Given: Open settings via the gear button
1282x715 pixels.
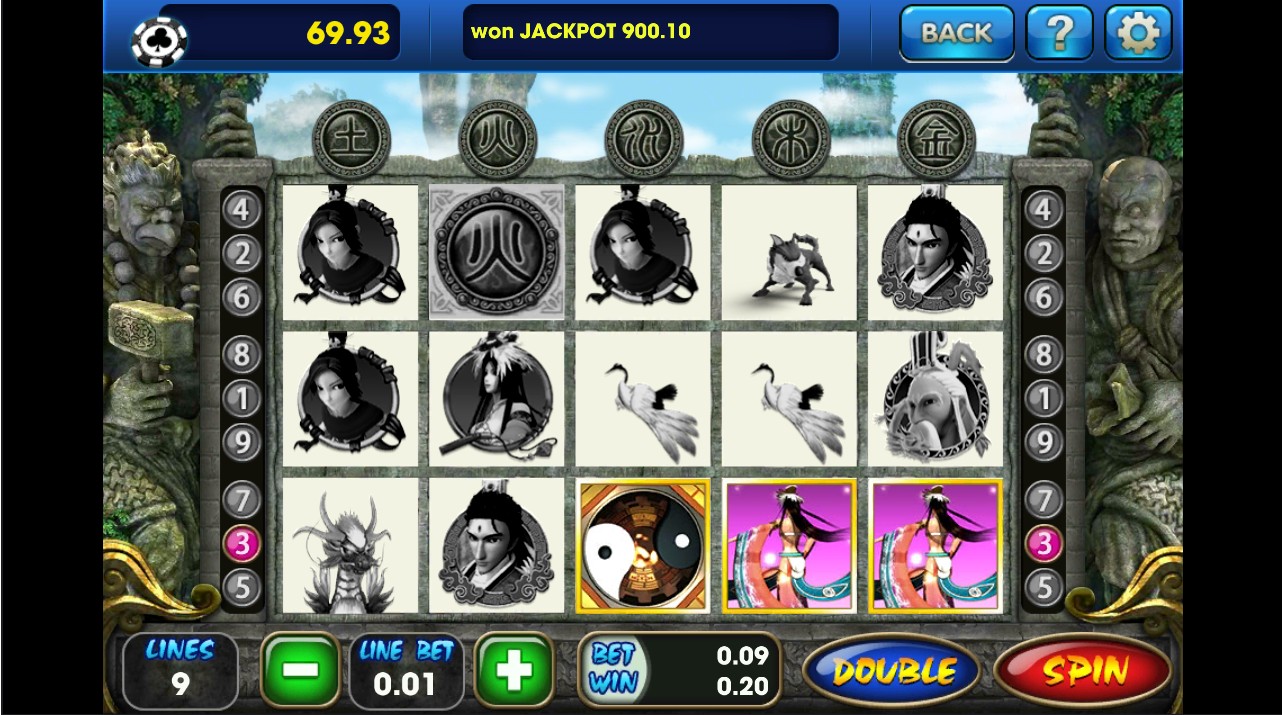Looking at the screenshot, I should [x=1138, y=33].
